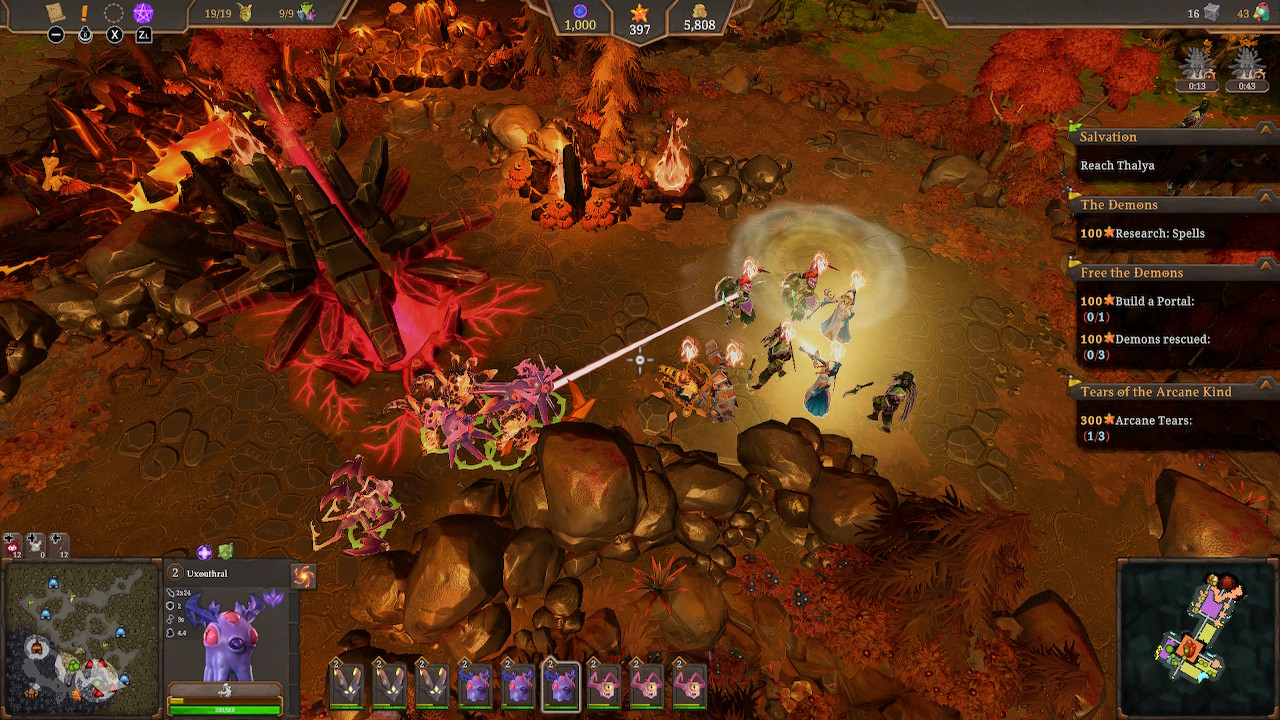Click Uxouthral's swirling portal ability icon
Viewport: 1280px width, 720px height.
point(305,574)
